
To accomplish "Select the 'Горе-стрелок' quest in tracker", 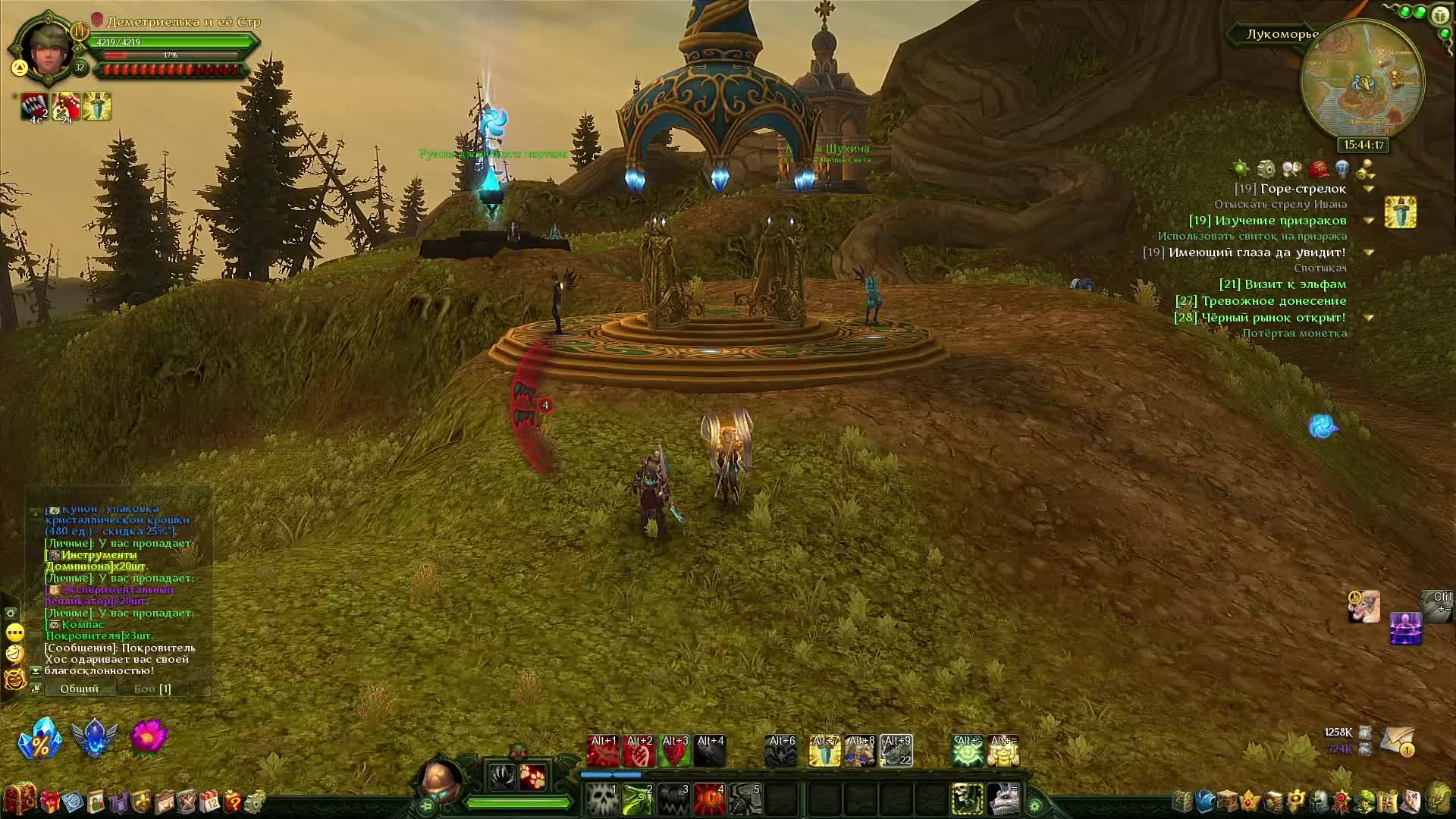I will click(x=1303, y=189).
